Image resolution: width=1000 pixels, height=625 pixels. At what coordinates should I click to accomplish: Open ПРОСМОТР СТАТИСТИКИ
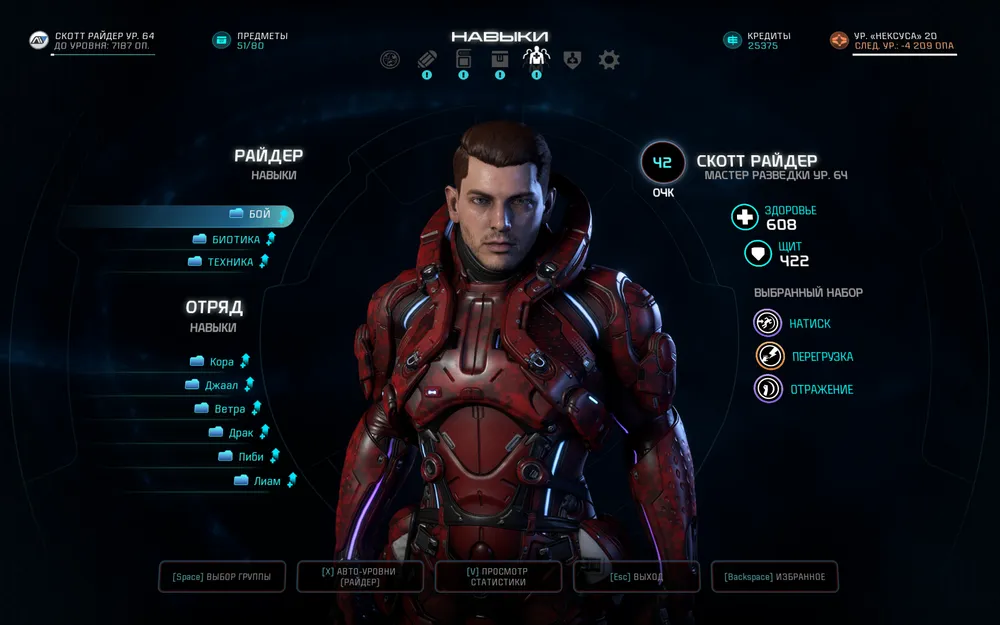point(498,577)
